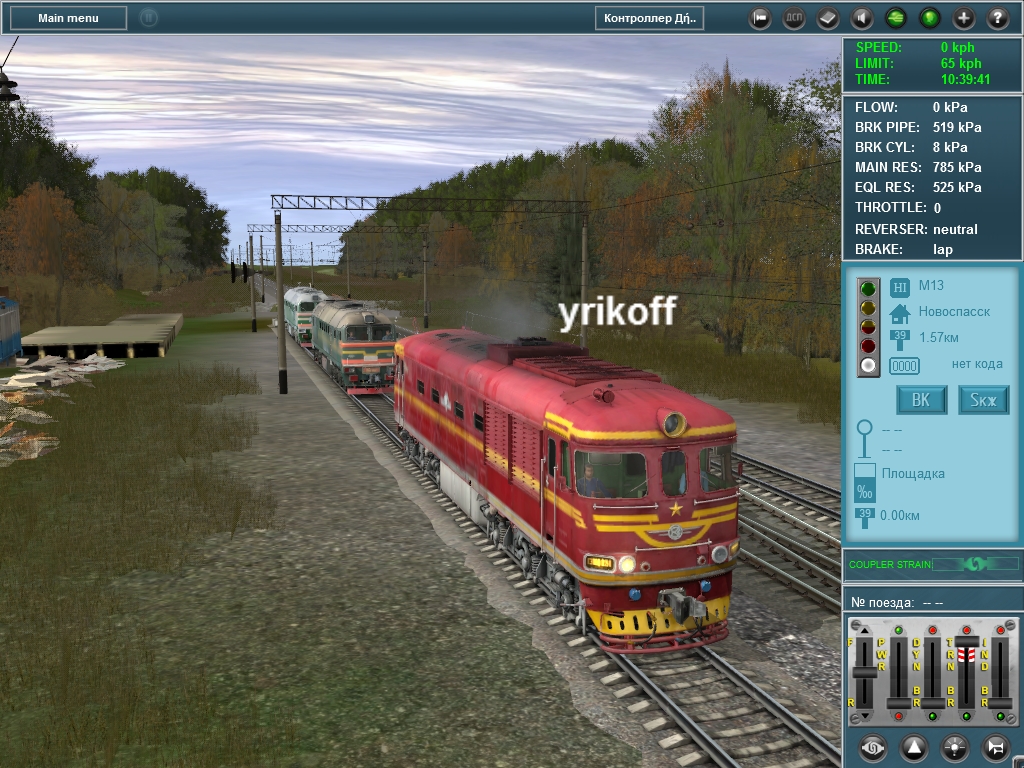Click the plus icon in top toolbar
This screenshot has width=1024, height=768.
(x=964, y=18)
